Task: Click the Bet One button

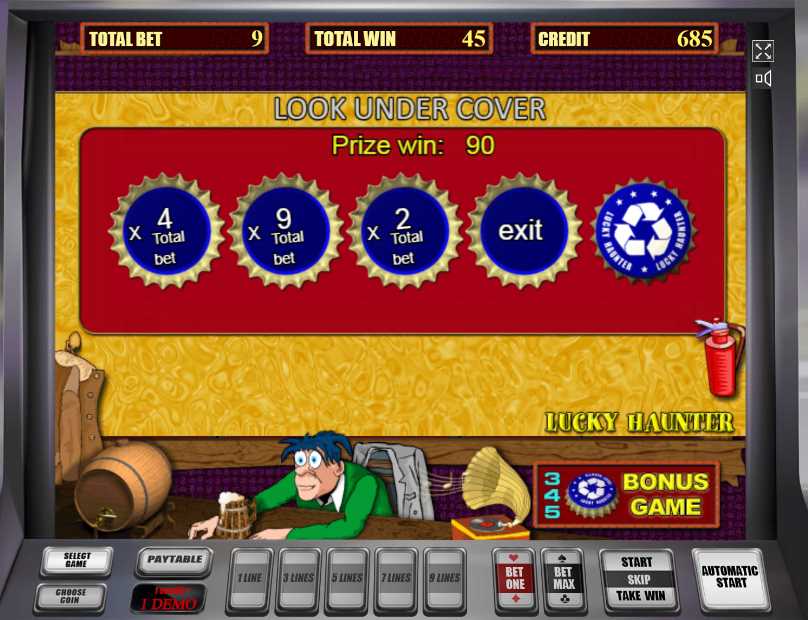Action: click(515, 579)
